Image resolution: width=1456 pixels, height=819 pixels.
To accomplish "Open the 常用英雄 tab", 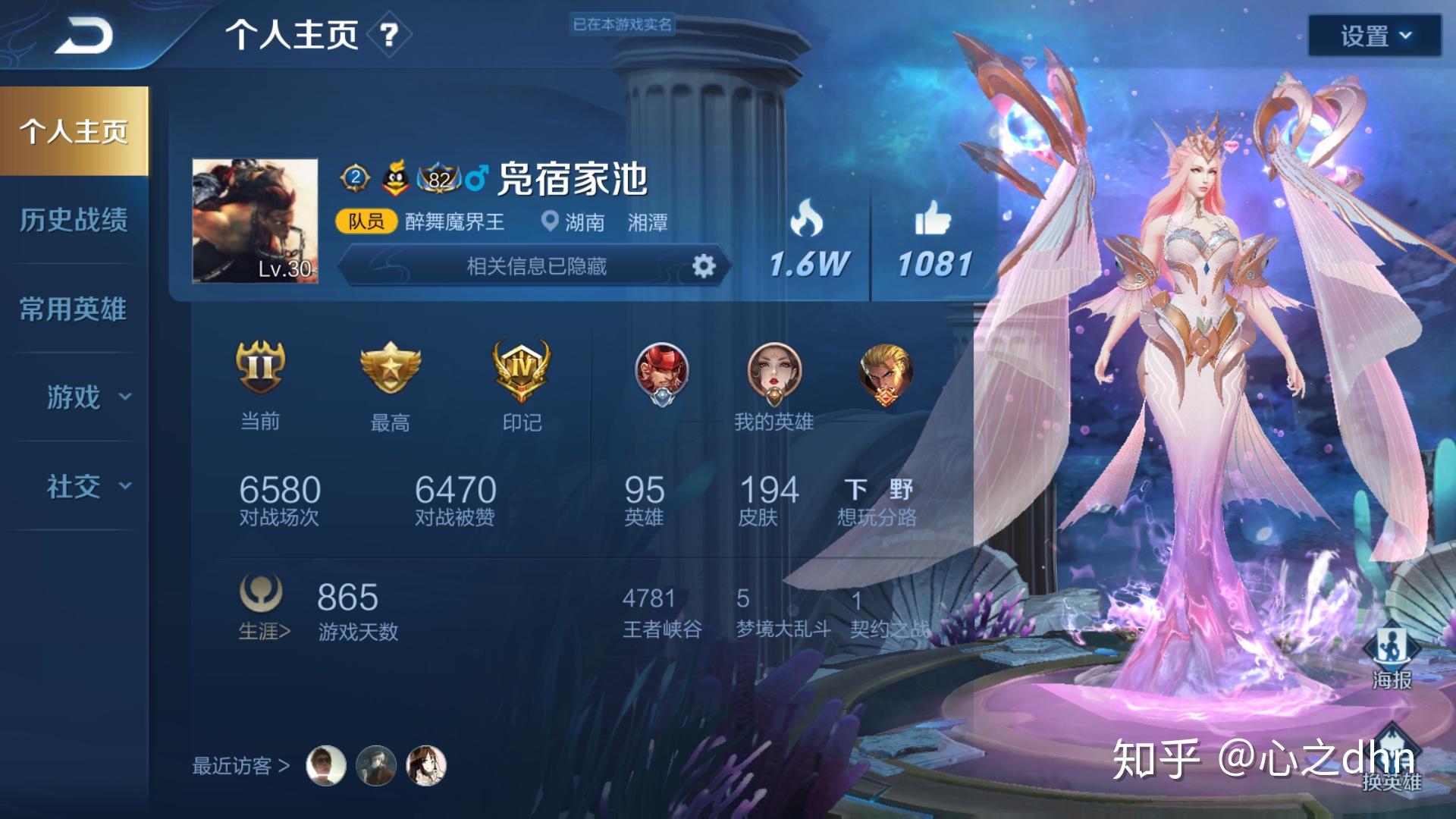I will click(x=74, y=309).
